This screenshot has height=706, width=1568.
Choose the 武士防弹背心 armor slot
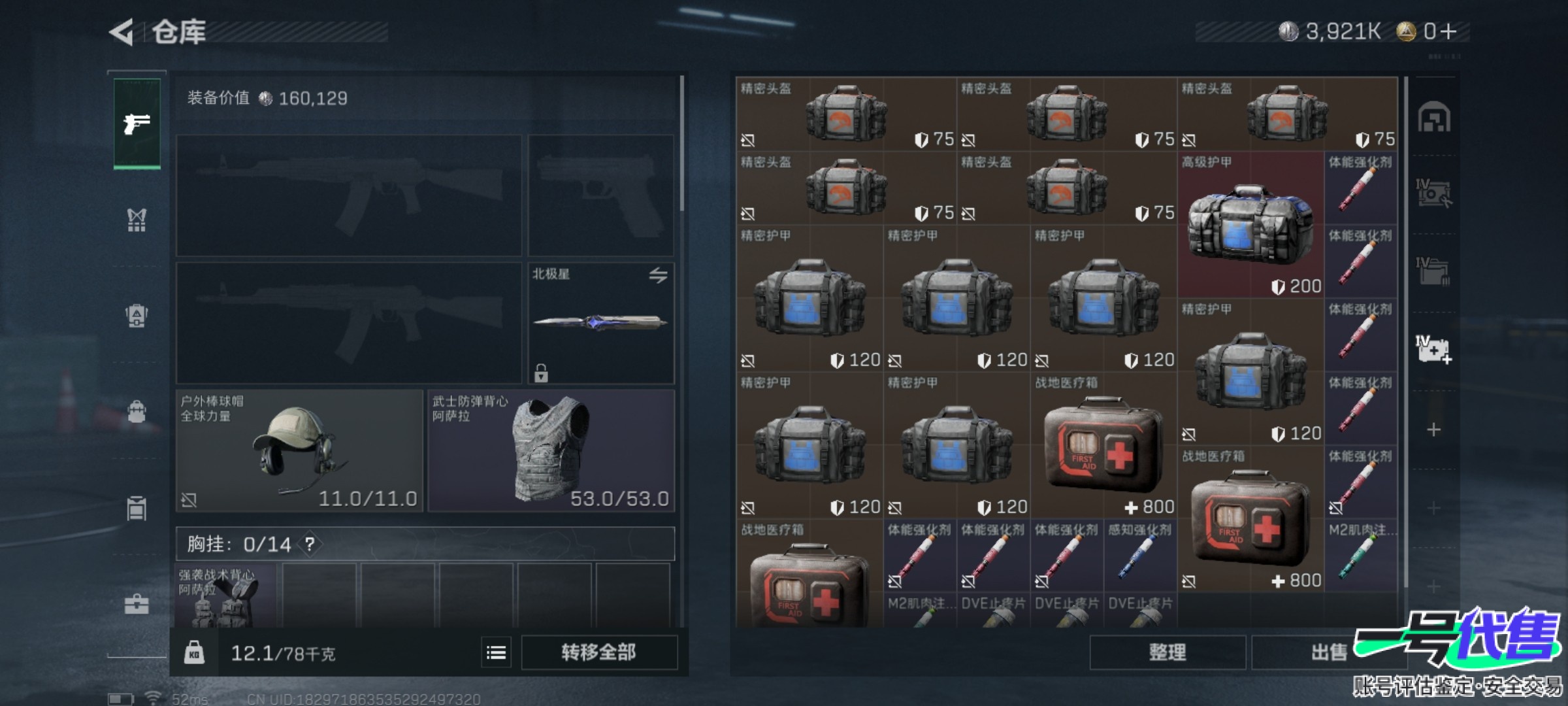click(x=551, y=451)
